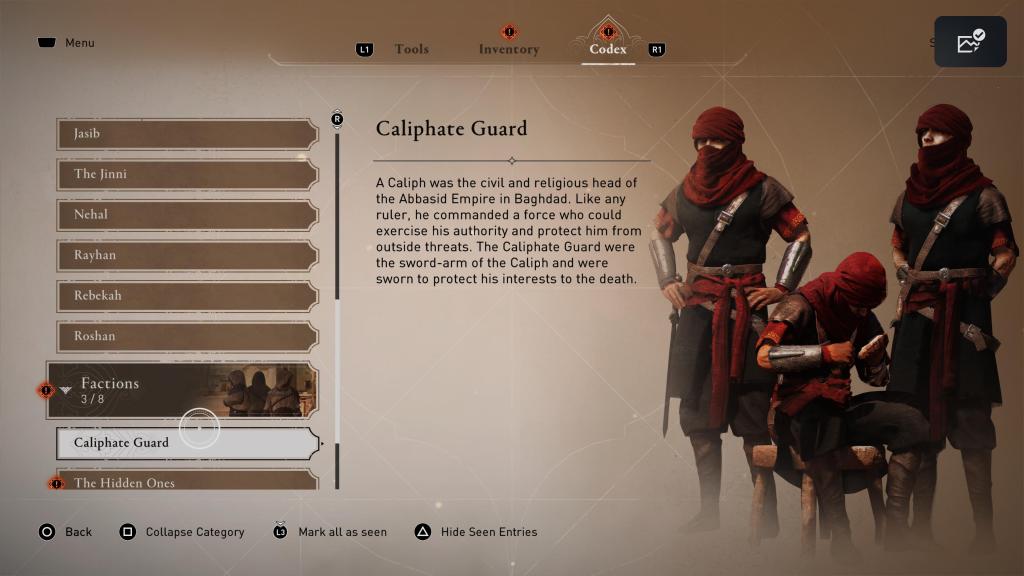Open The Hidden Ones entry
Screen dimensions: 1024x576
pos(187,482)
